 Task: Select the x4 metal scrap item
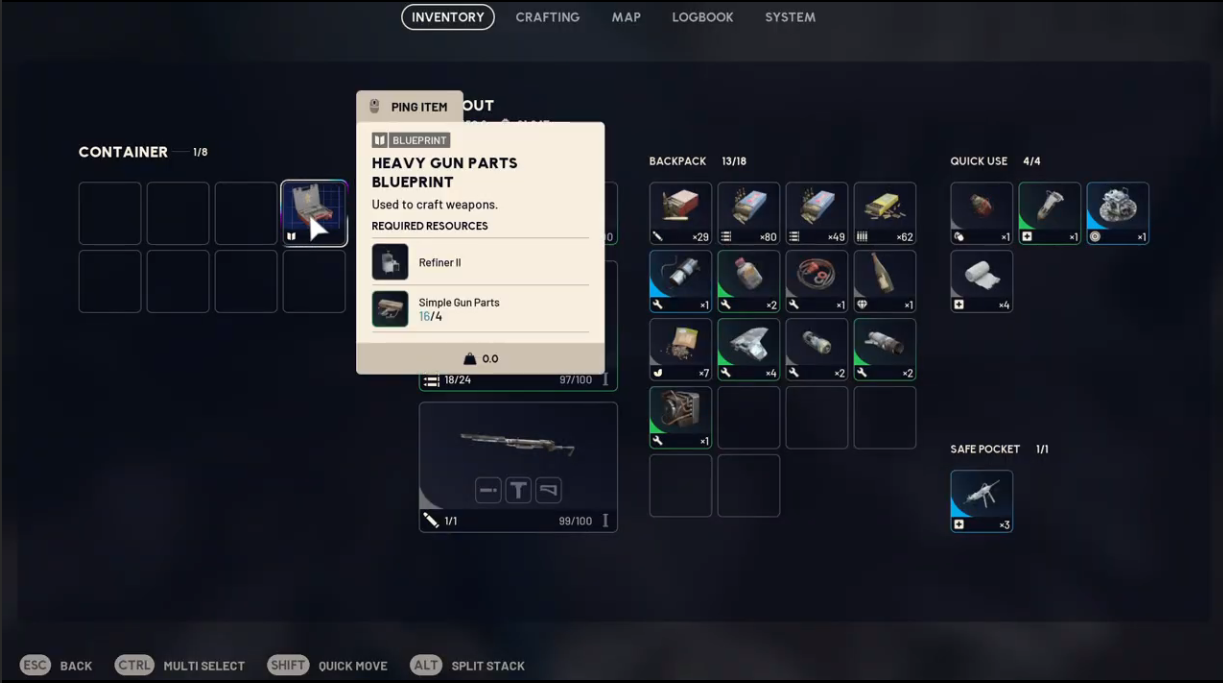[749, 349]
